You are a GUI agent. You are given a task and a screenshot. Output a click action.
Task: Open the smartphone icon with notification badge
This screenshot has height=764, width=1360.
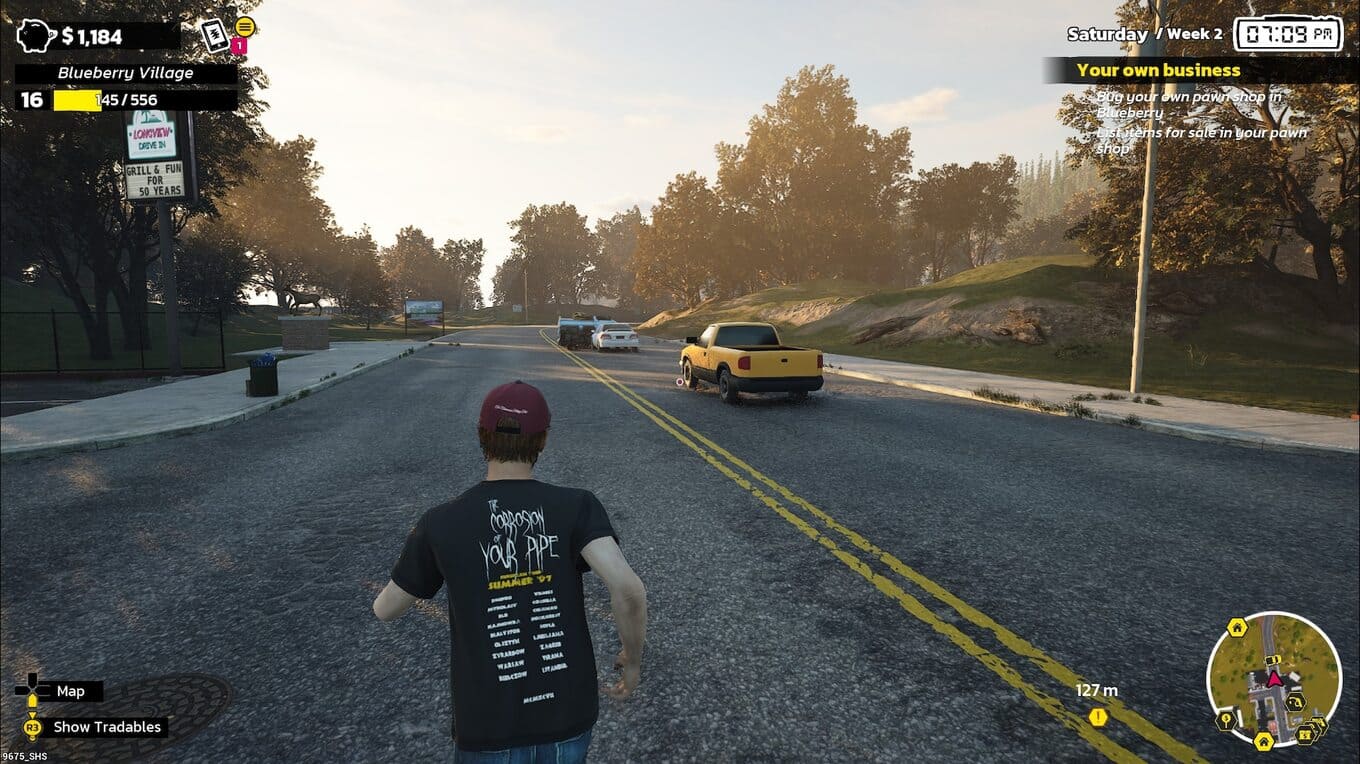pos(216,36)
